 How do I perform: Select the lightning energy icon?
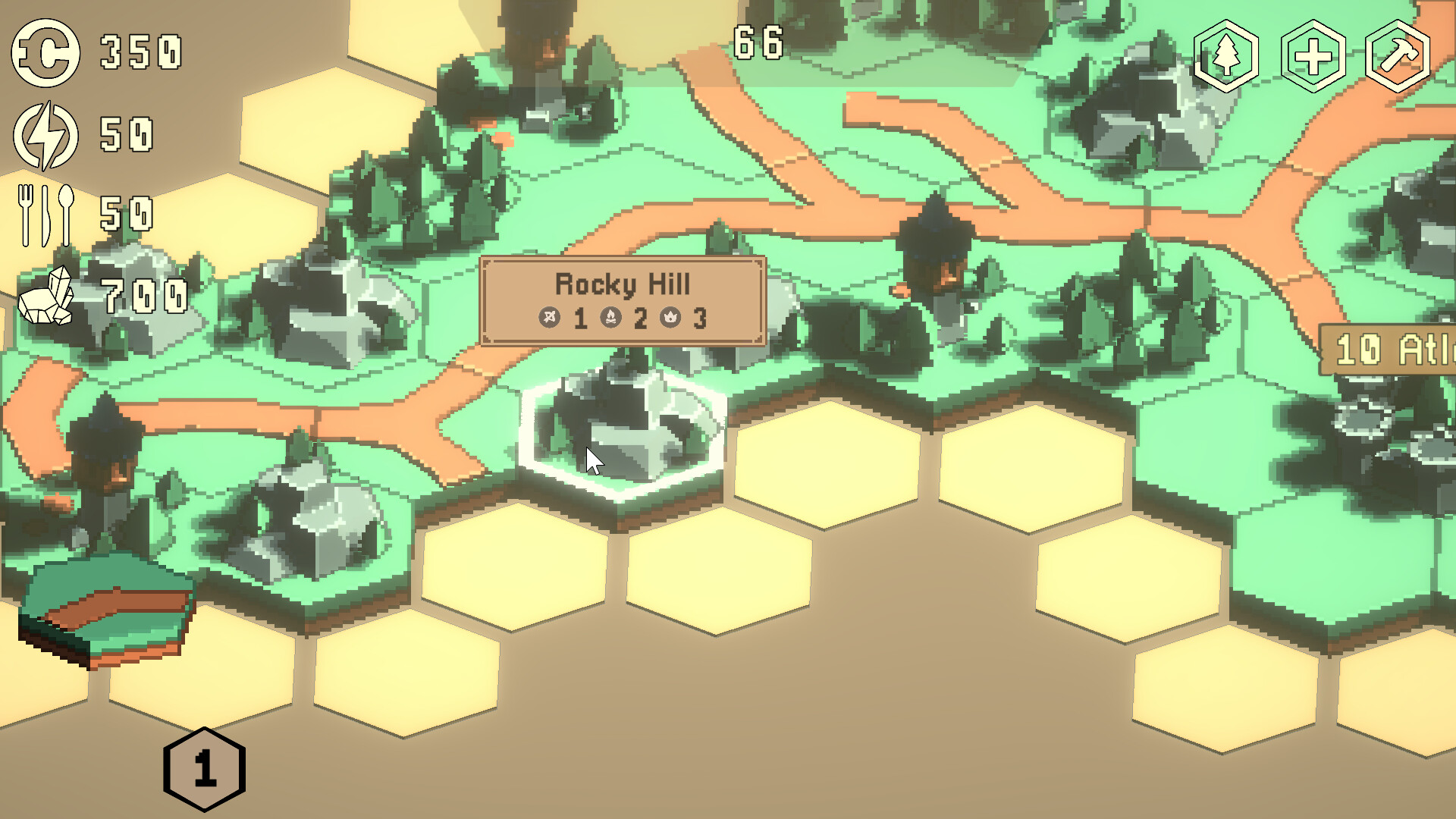coord(44,135)
